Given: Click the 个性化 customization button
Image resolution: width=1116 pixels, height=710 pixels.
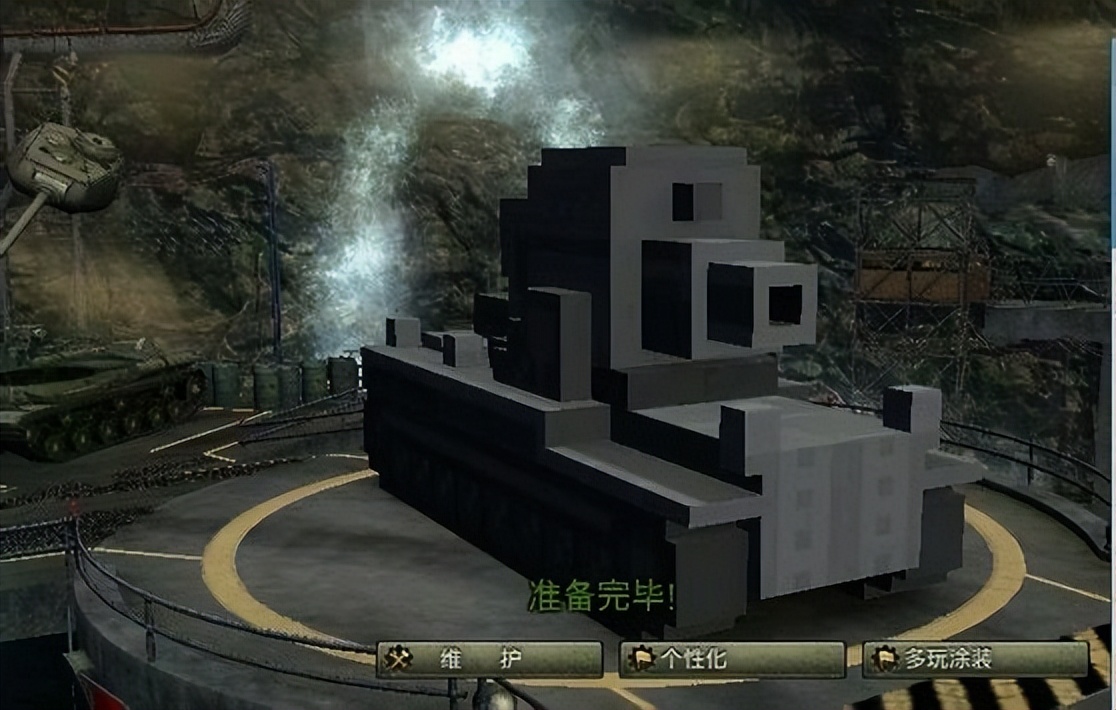Looking at the screenshot, I should pos(732,659).
